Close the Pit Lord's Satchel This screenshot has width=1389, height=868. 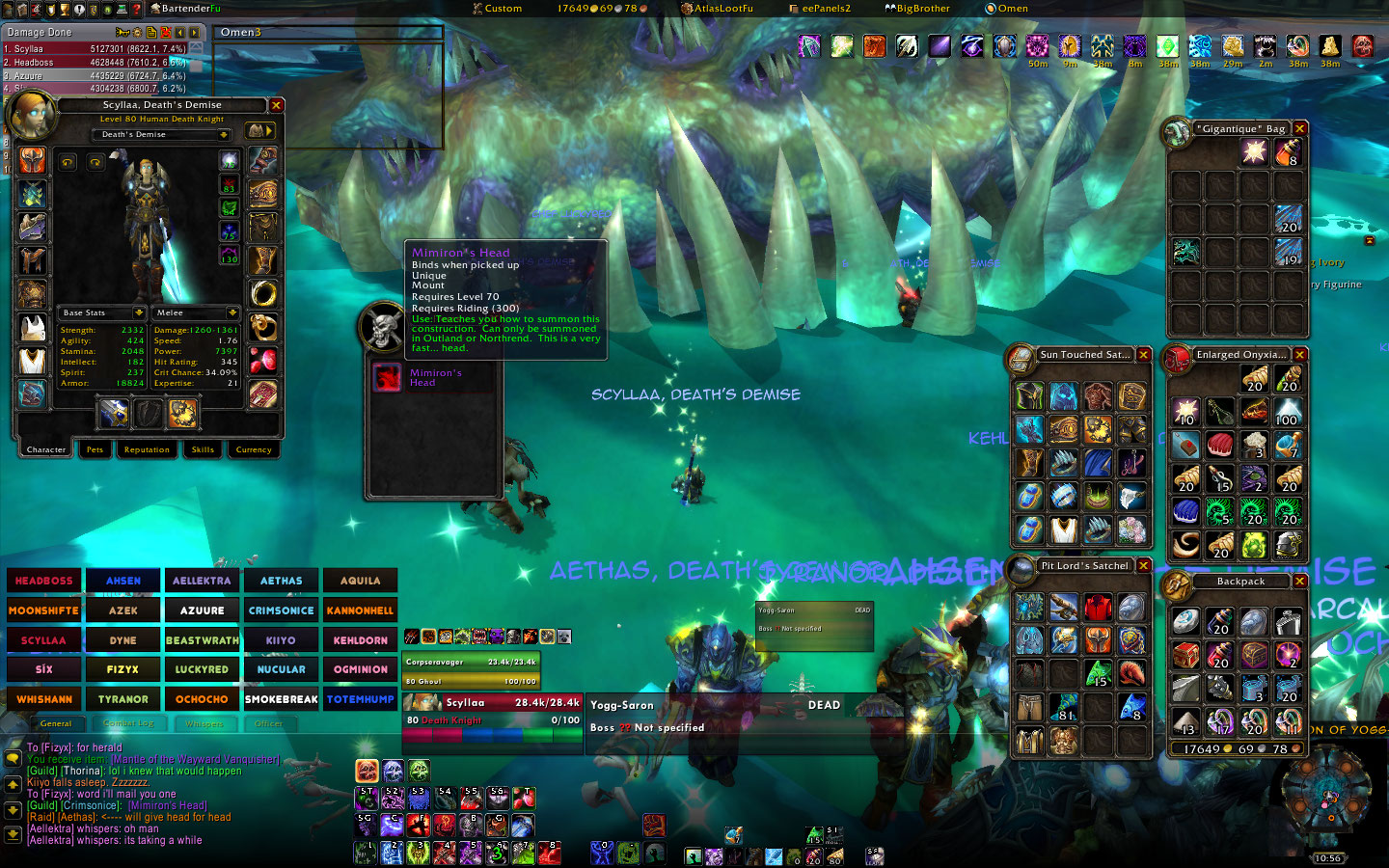pyautogui.click(x=1143, y=566)
